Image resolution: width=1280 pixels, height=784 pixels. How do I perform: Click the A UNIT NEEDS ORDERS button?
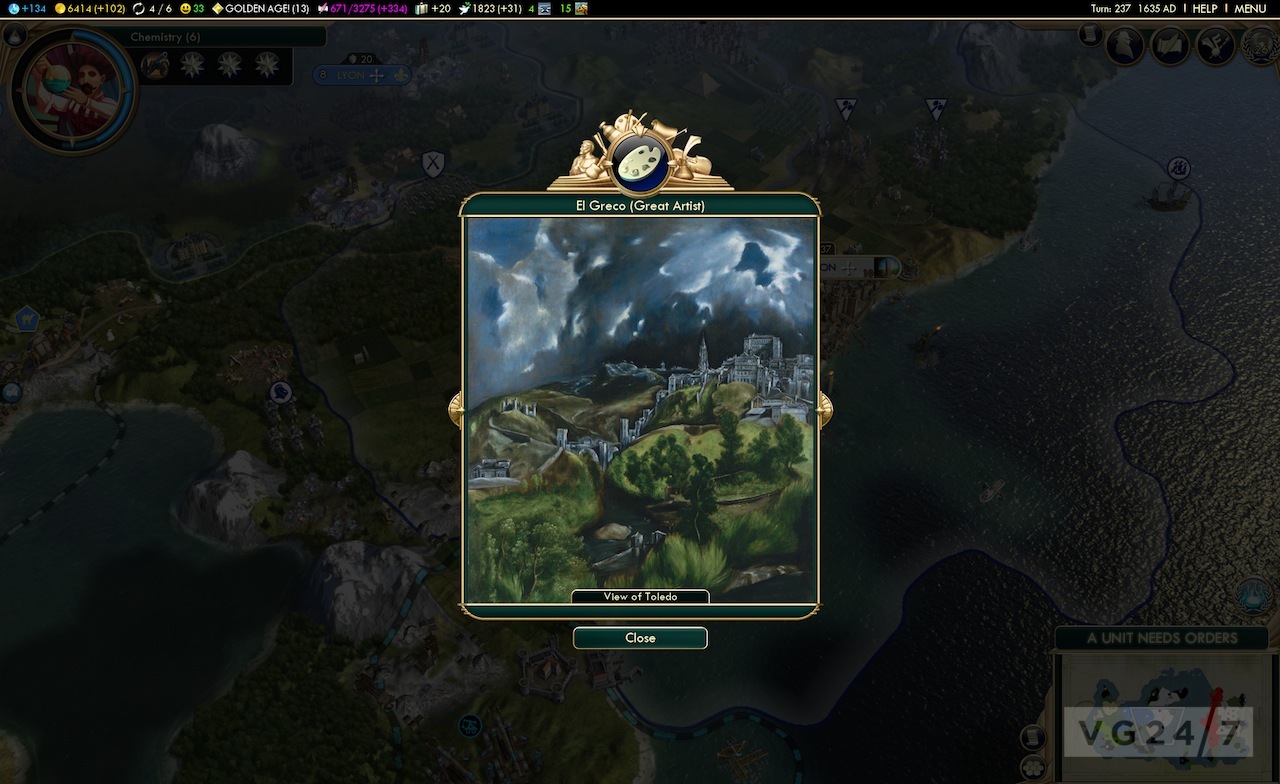coord(1161,638)
